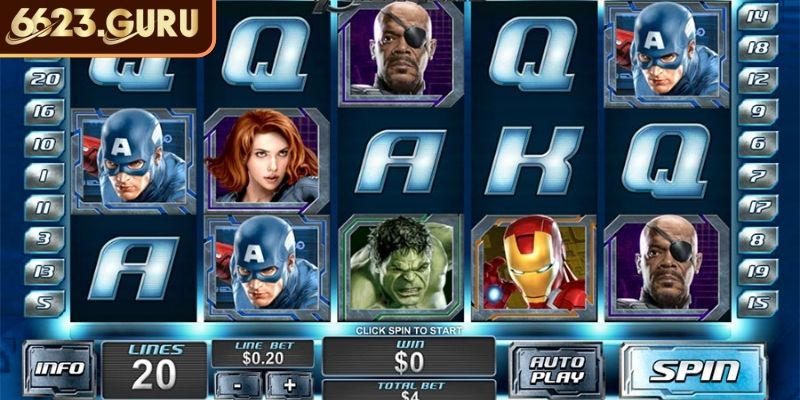800x400 pixels.
Task: Select payline number 5
Action: pyautogui.click(x=44, y=300)
